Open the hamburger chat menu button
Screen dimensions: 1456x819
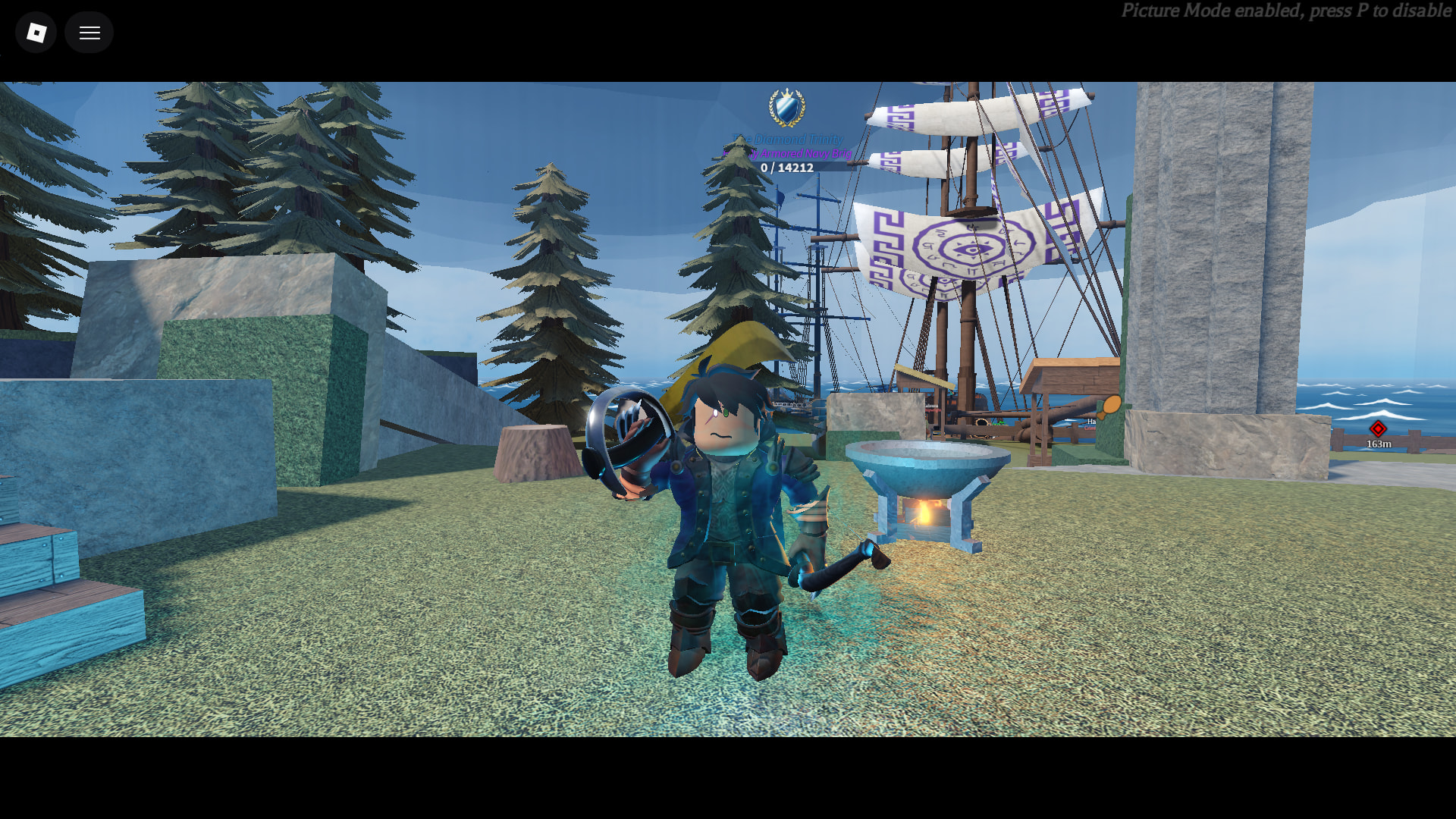click(89, 33)
